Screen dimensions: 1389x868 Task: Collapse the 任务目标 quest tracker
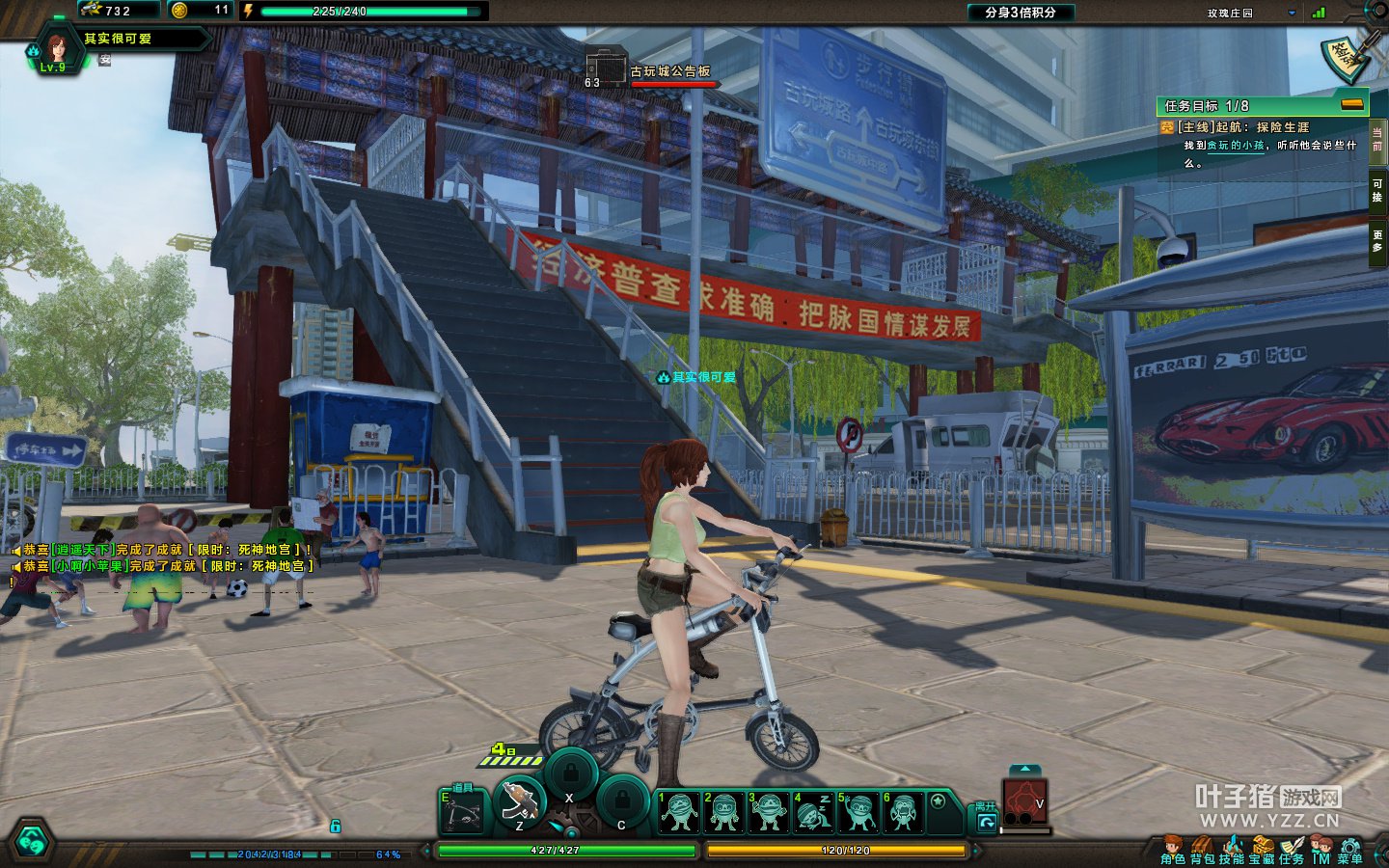coord(1352,104)
